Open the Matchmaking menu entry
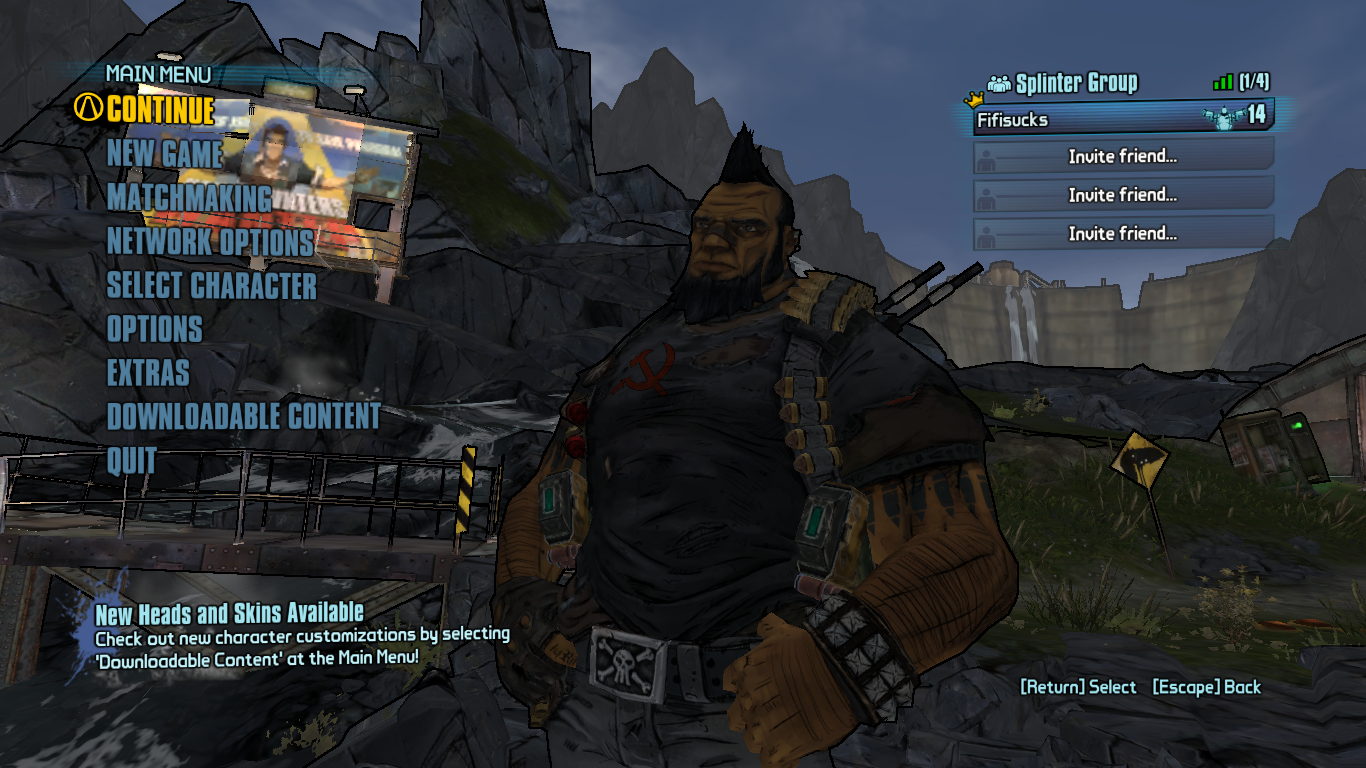 pyautogui.click(x=189, y=198)
